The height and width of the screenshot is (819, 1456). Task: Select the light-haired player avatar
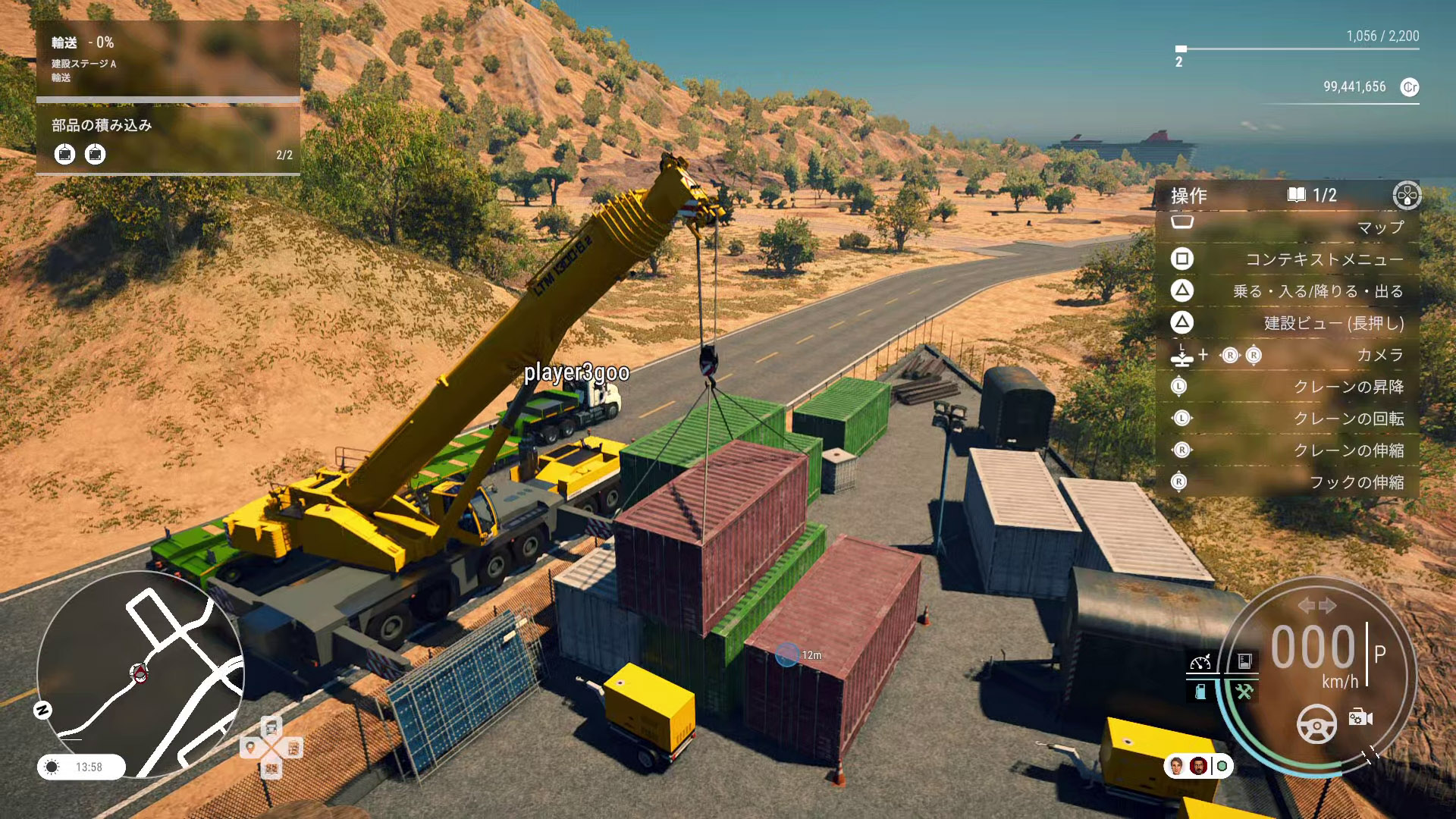pos(1176,766)
